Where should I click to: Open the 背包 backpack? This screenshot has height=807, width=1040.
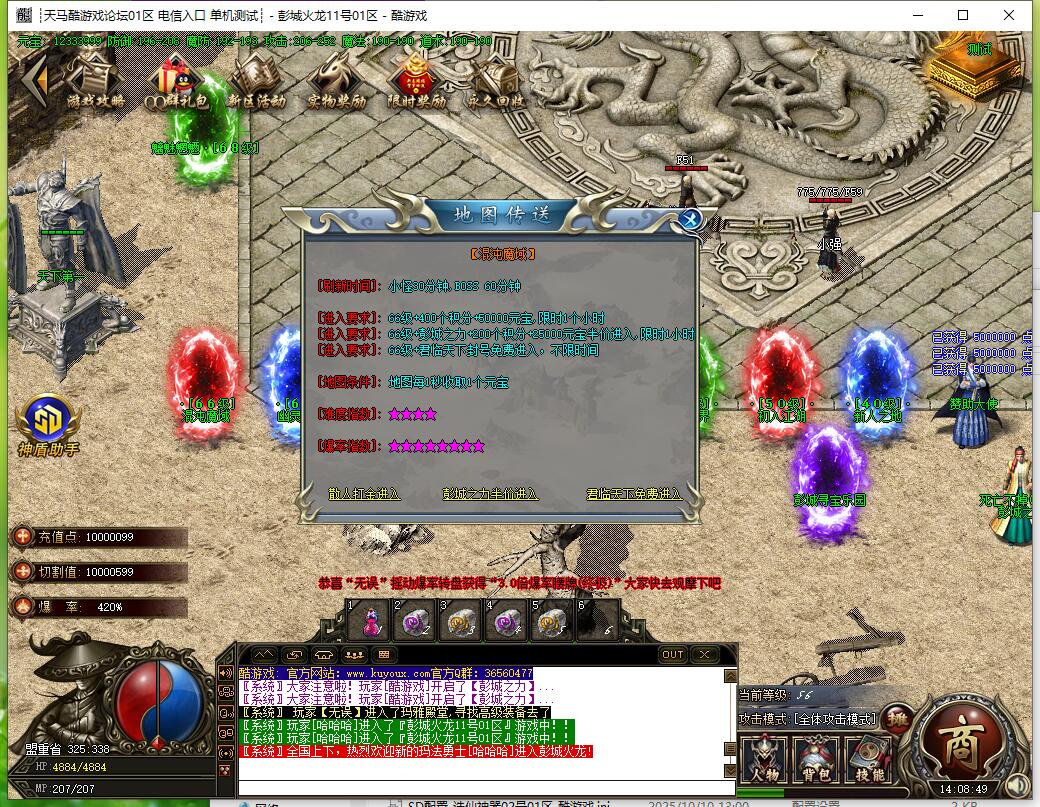tap(815, 760)
